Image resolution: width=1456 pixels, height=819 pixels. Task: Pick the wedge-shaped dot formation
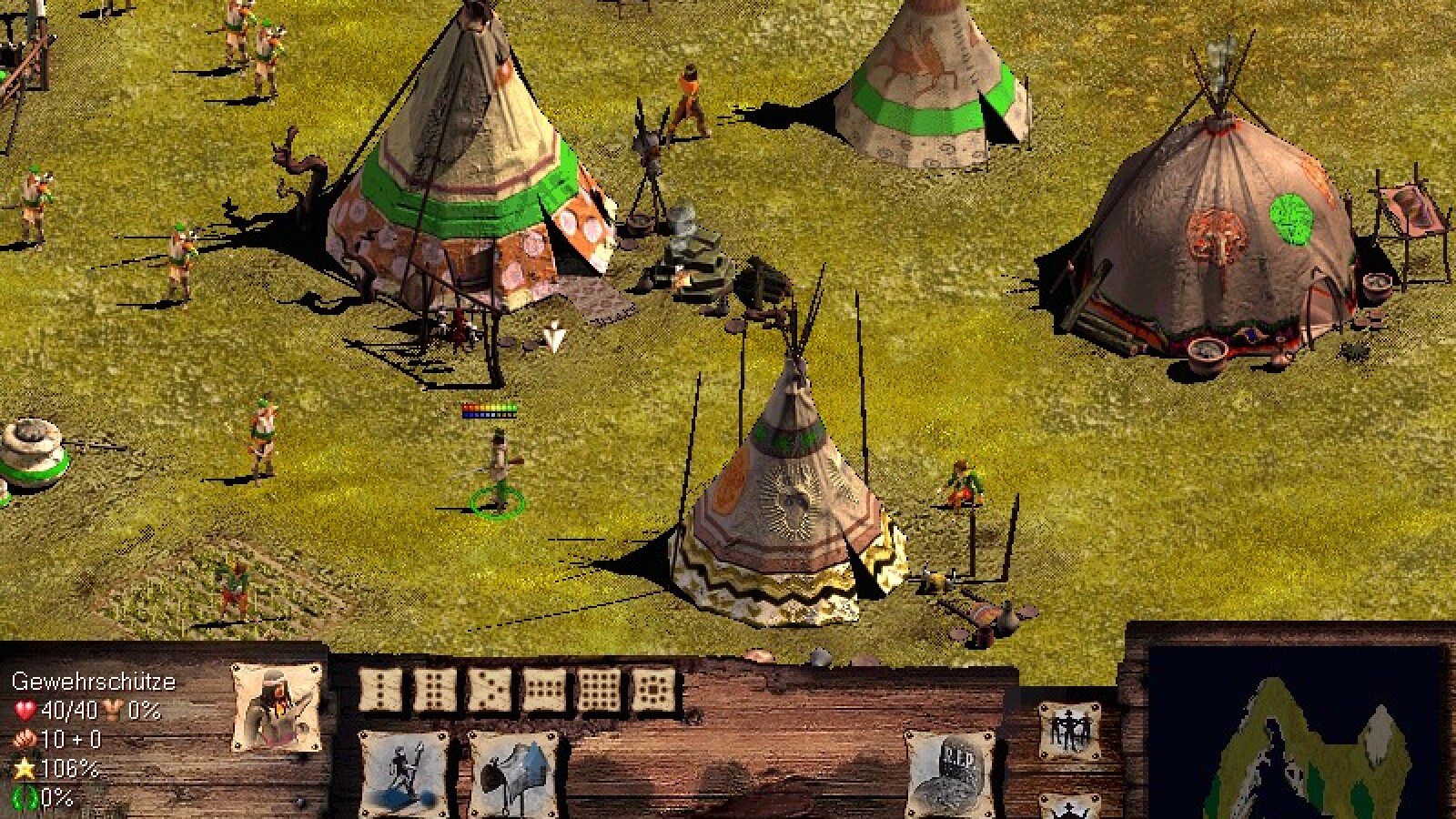pyautogui.click(x=490, y=691)
